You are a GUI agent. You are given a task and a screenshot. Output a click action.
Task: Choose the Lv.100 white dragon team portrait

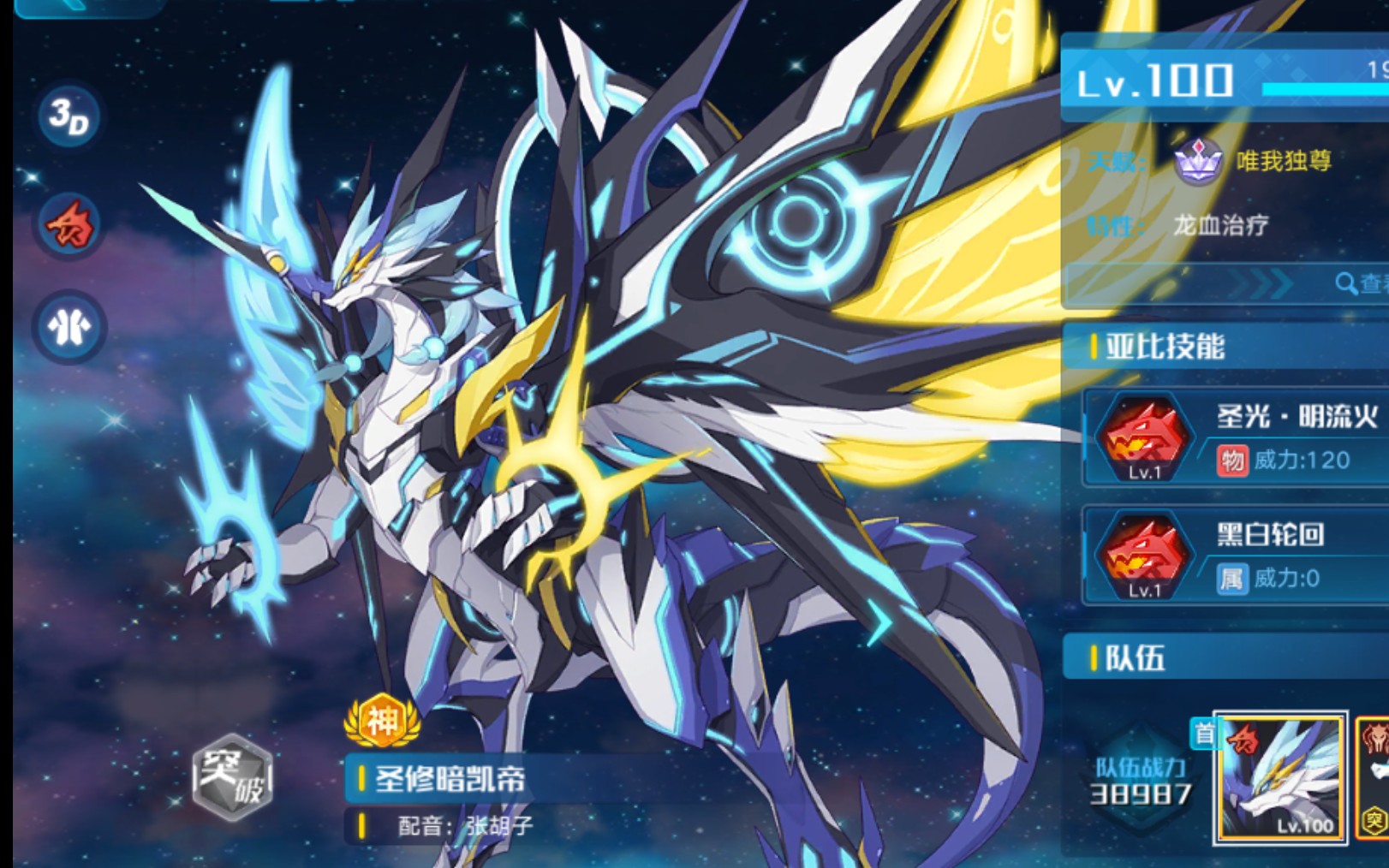coord(1280,778)
